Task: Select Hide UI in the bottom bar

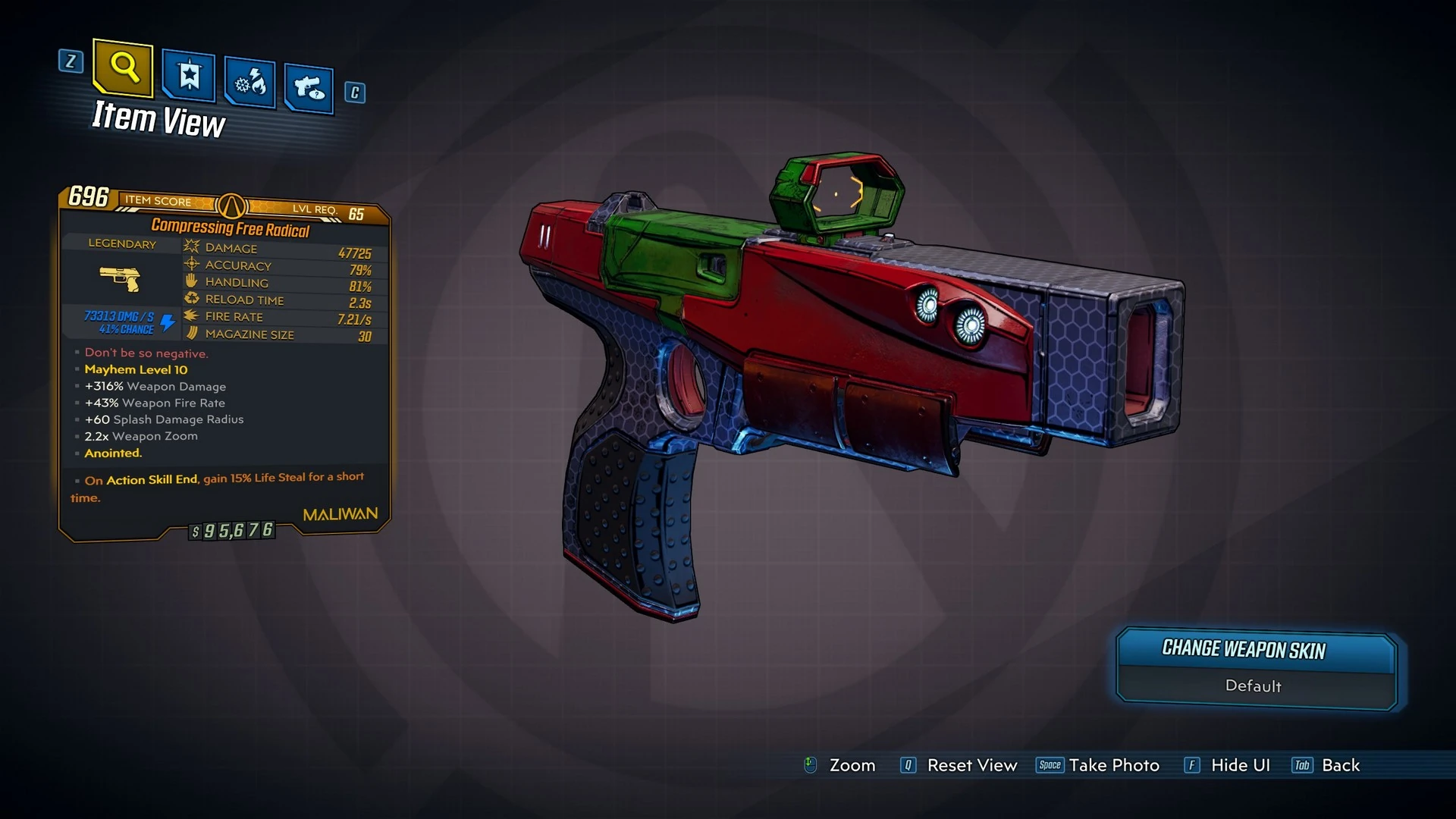Action: coord(1240,765)
